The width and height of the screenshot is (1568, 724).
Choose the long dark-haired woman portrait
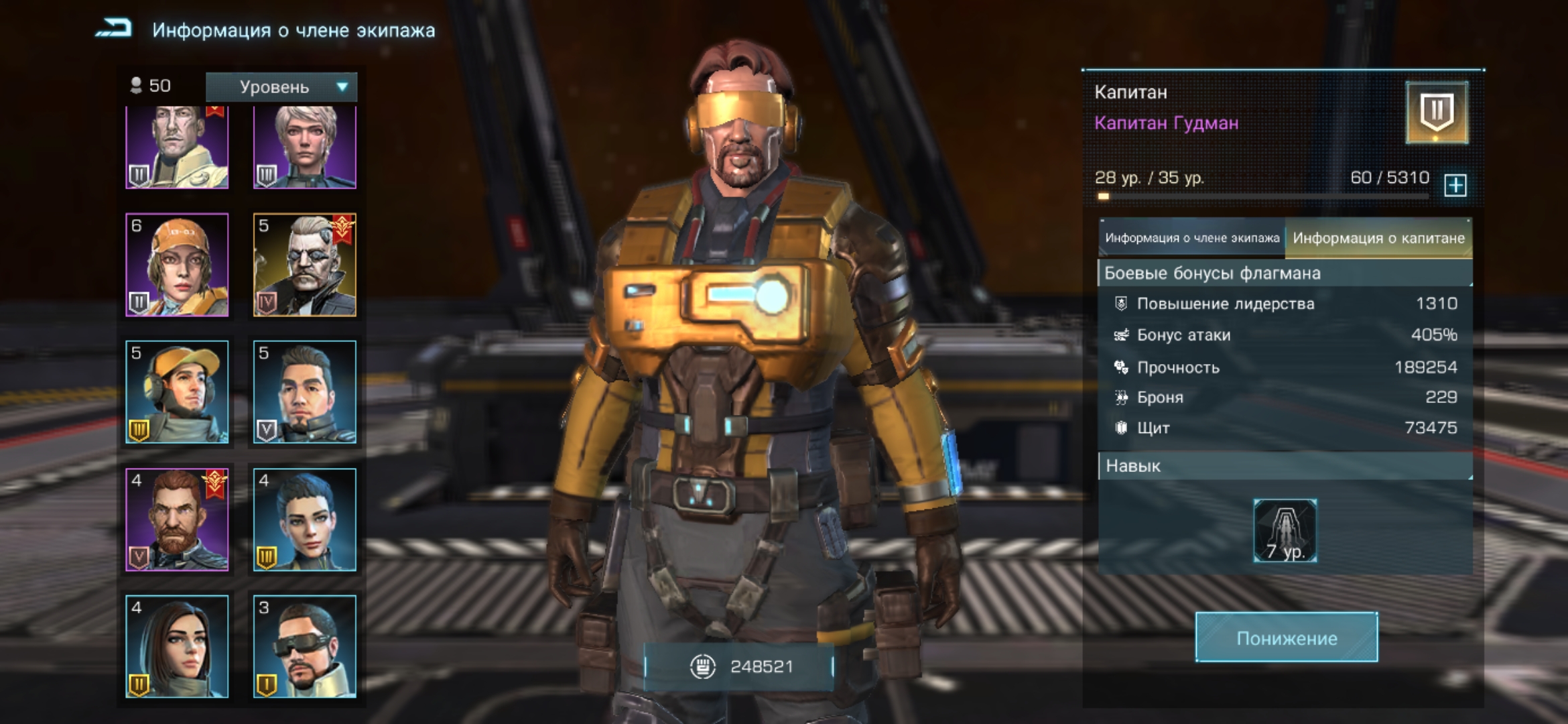coord(177,646)
